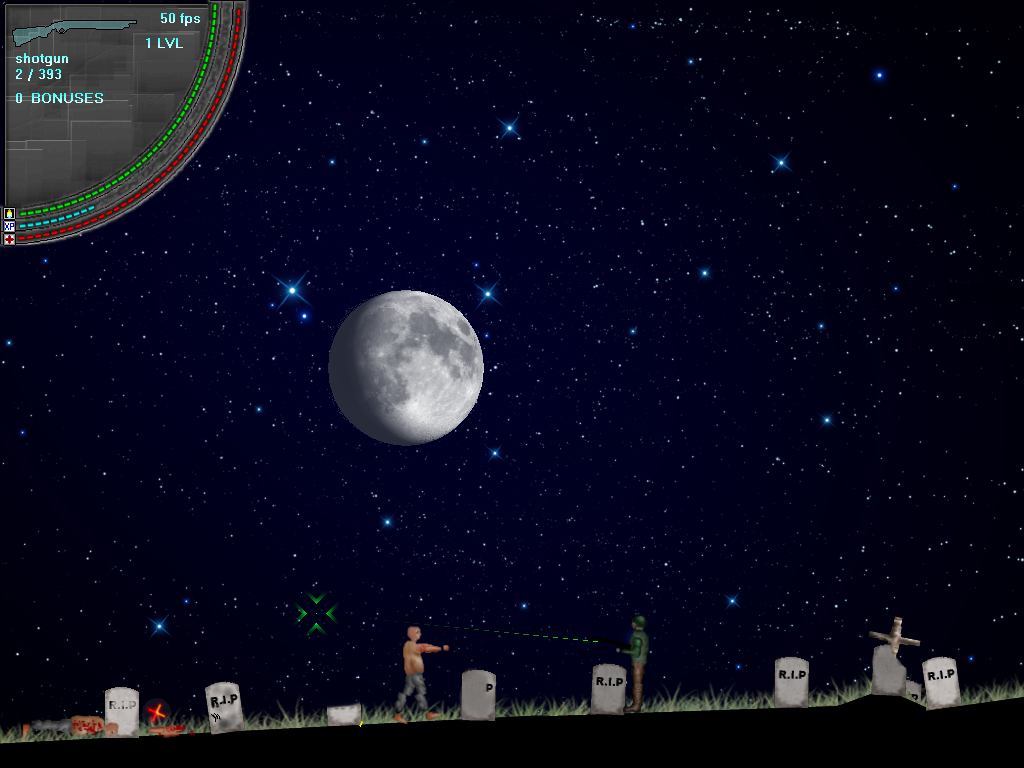Select the red cross health icon
Image resolution: width=1024 pixels, height=768 pixels.
point(9,239)
